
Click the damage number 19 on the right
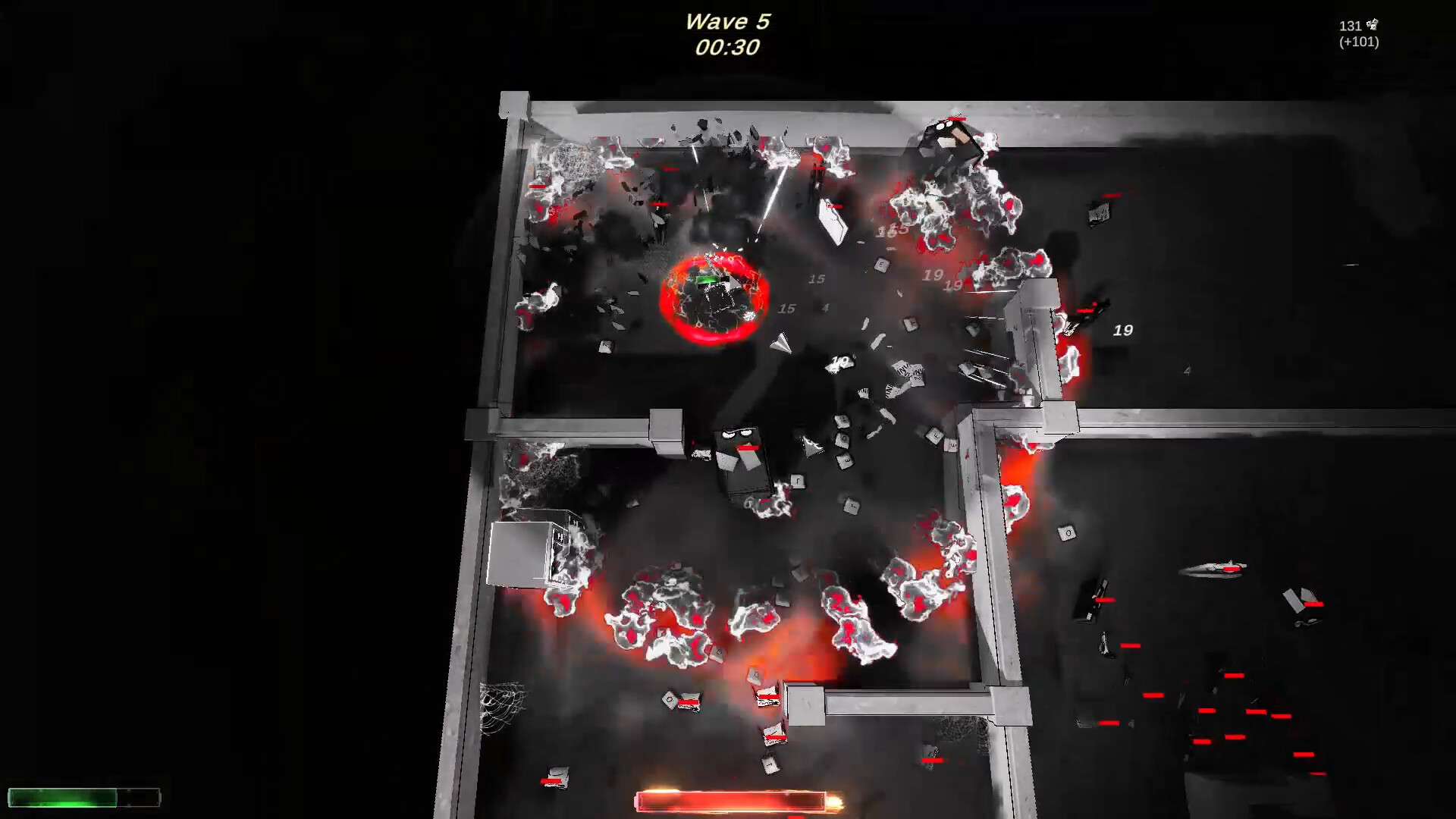tap(1122, 329)
